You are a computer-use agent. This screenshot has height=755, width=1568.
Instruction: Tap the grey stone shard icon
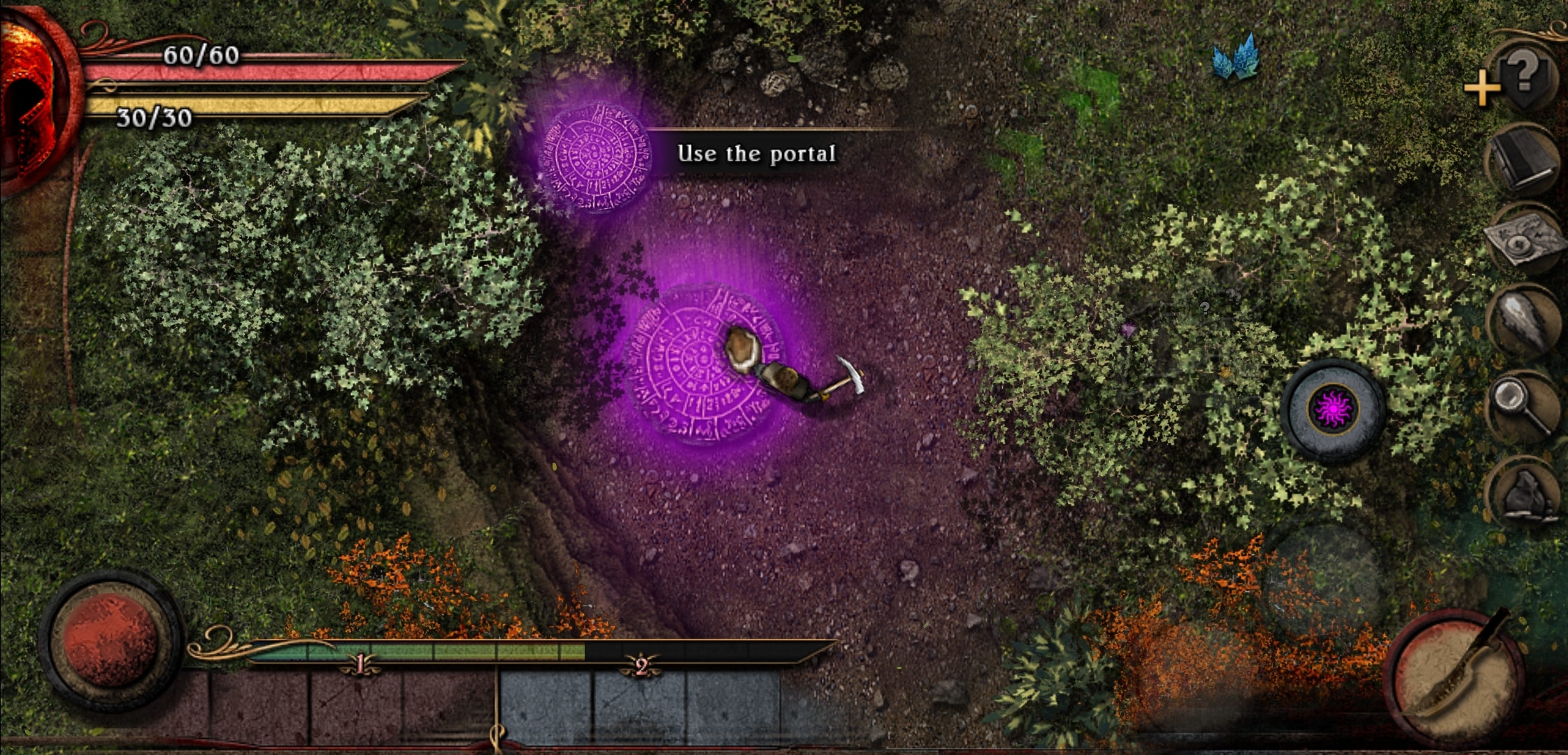click(1525, 323)
